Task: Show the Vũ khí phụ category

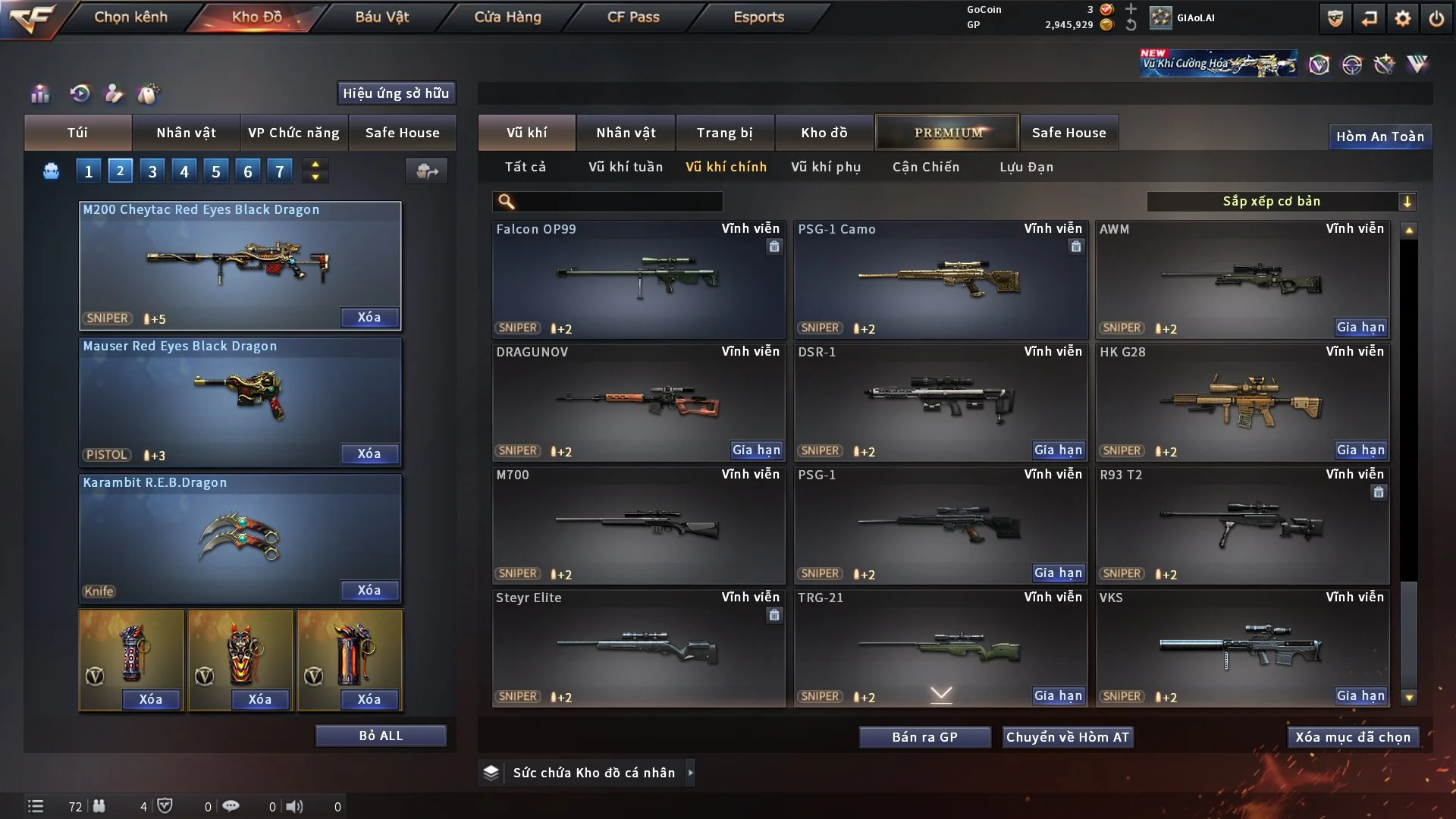Action: (x=826, y=167)
